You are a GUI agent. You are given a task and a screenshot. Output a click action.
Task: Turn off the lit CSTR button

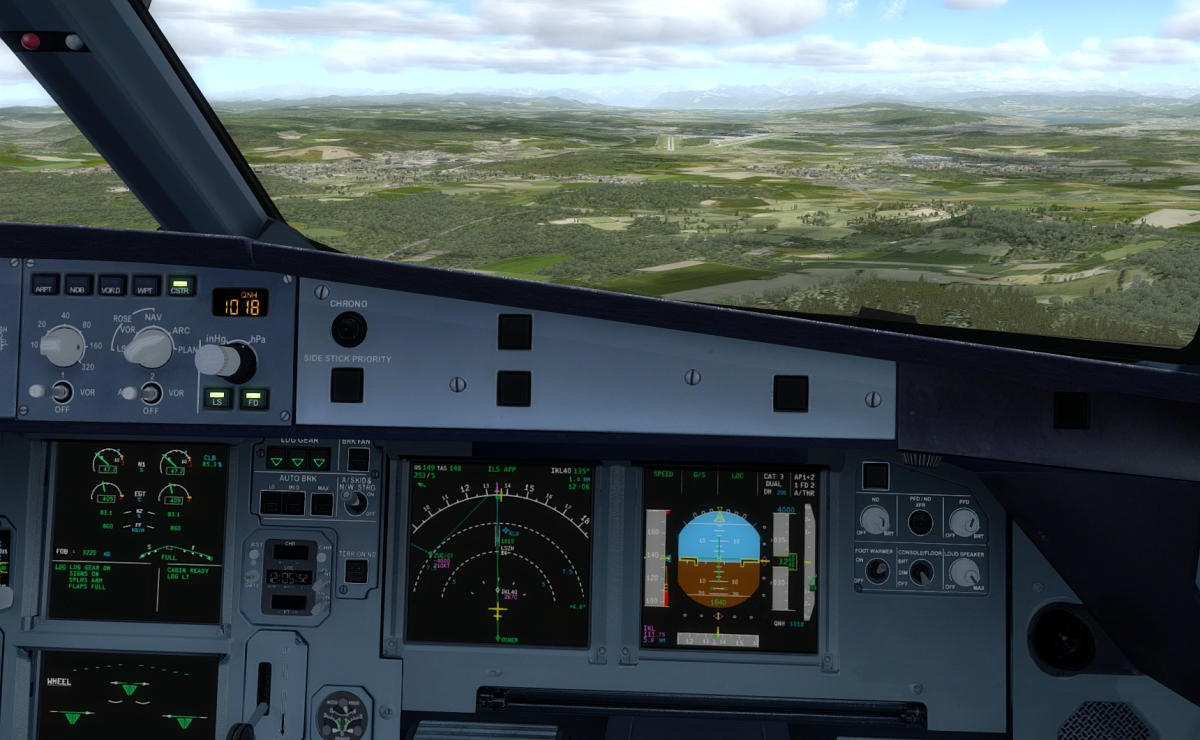click(181, 285)
